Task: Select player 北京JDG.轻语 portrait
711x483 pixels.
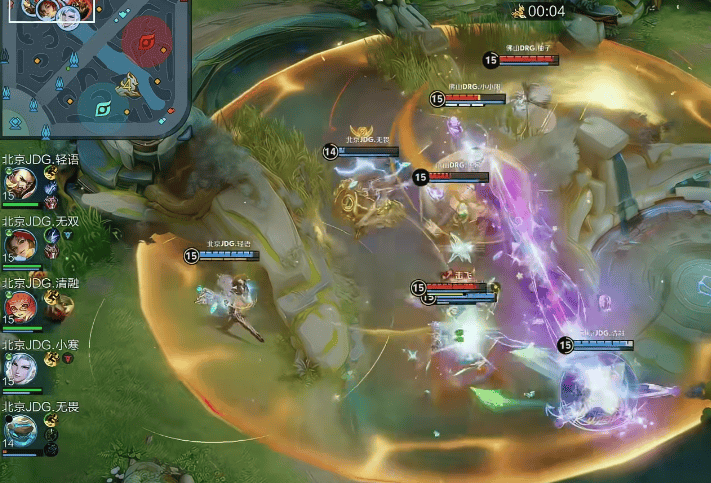Action: 21,183
